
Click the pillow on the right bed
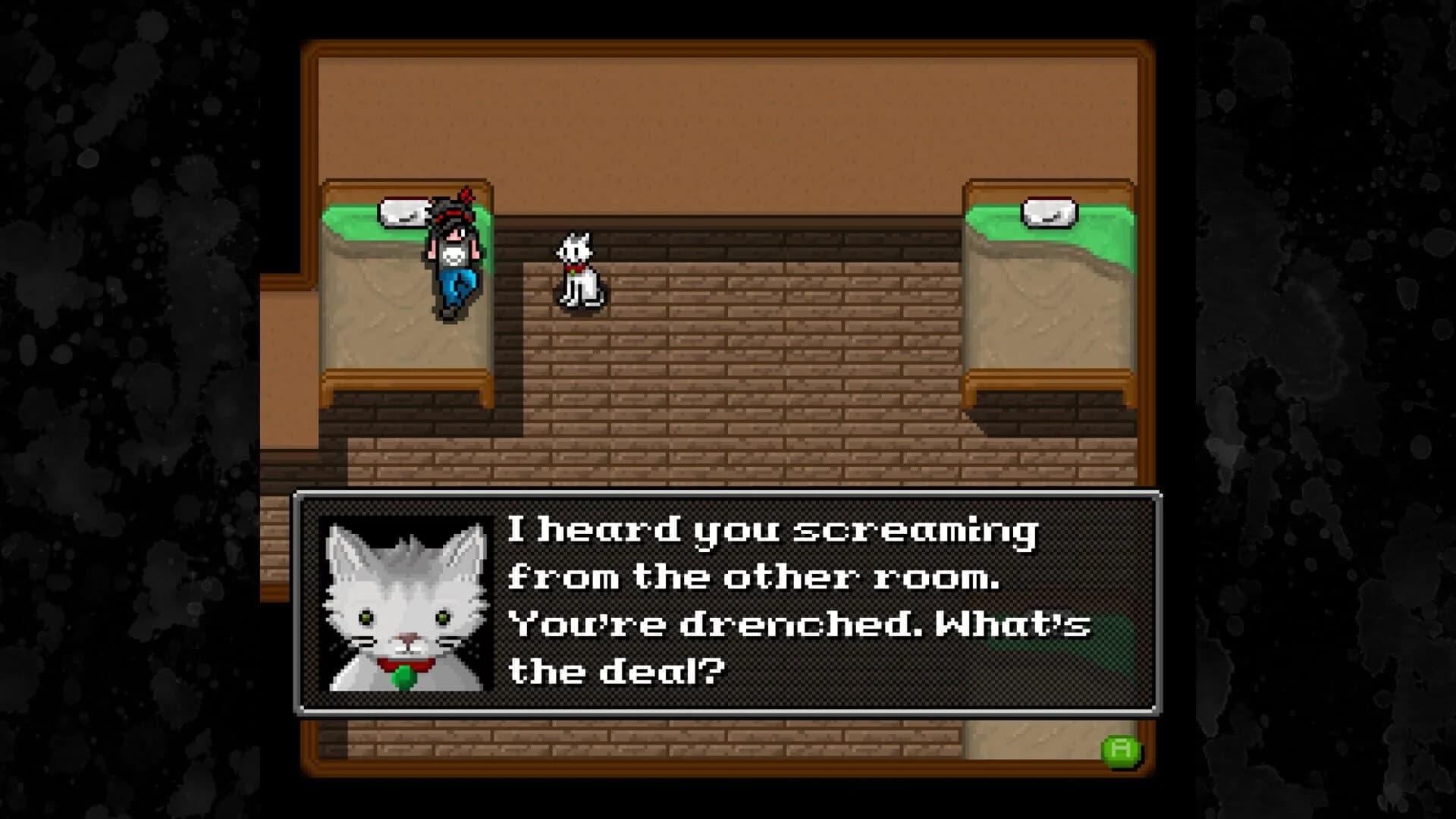[x=1050, y=213]
